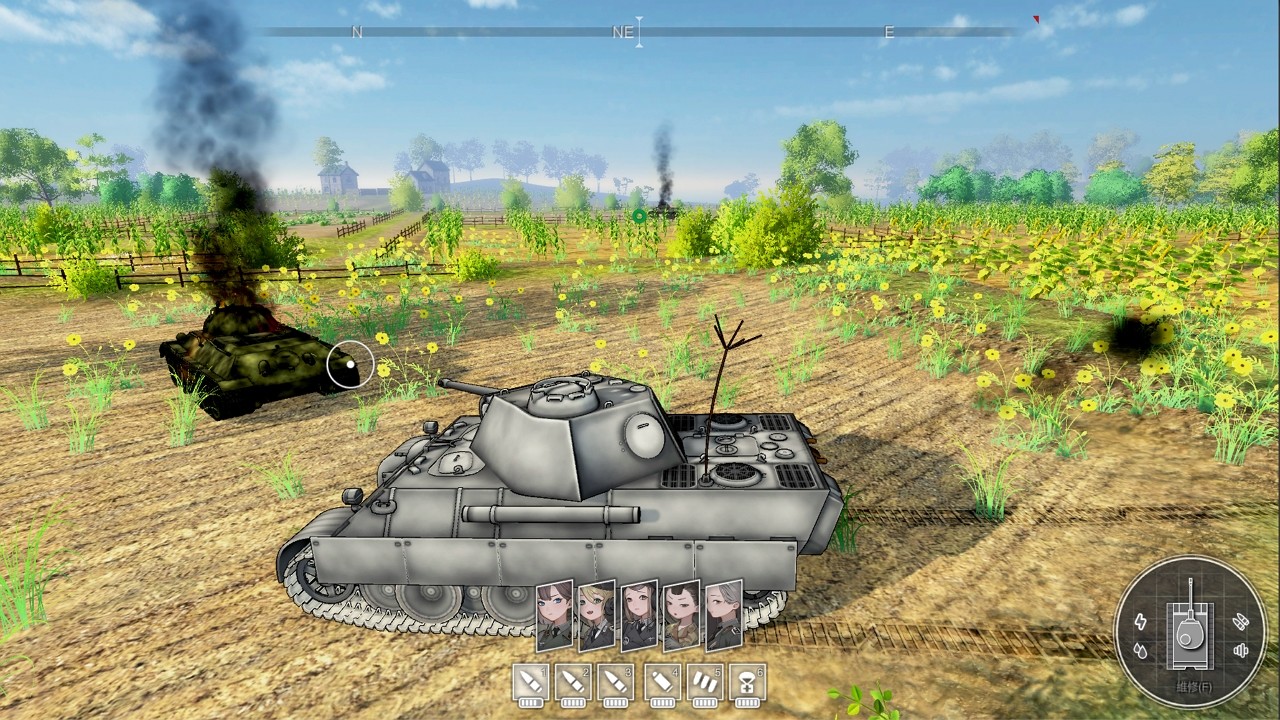Switch to the slot 4 flat-nosed shell

(662, 683)
